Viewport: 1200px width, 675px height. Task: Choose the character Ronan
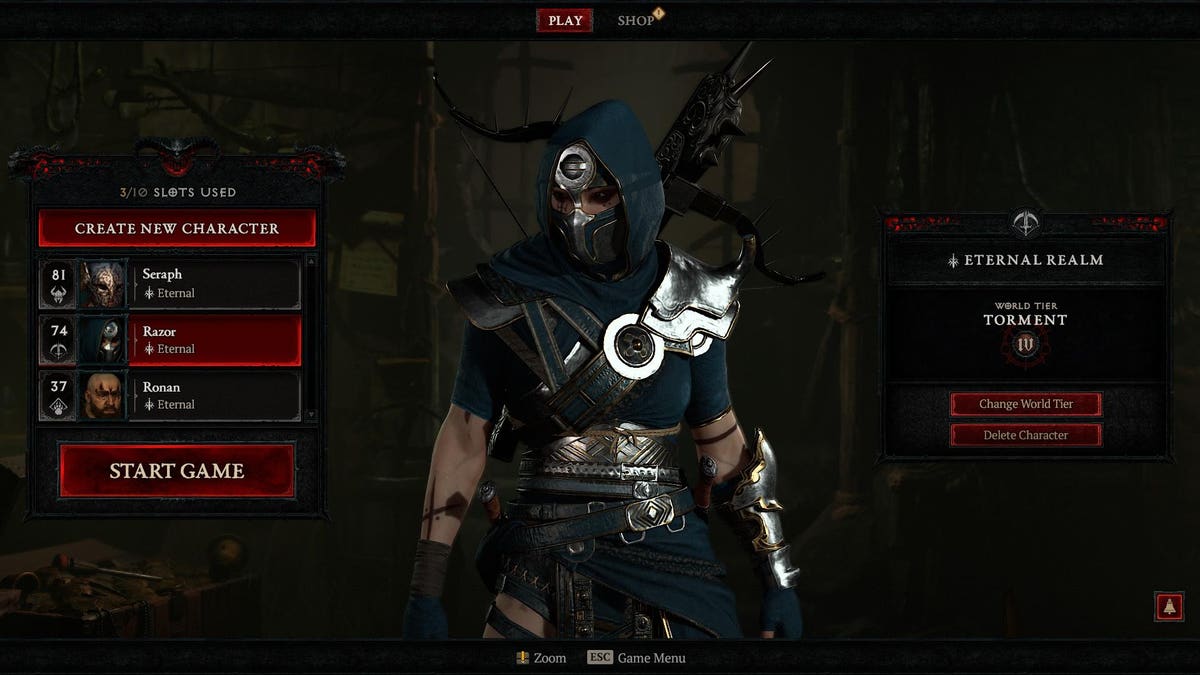pyautogui.click(x=215, y=396)
